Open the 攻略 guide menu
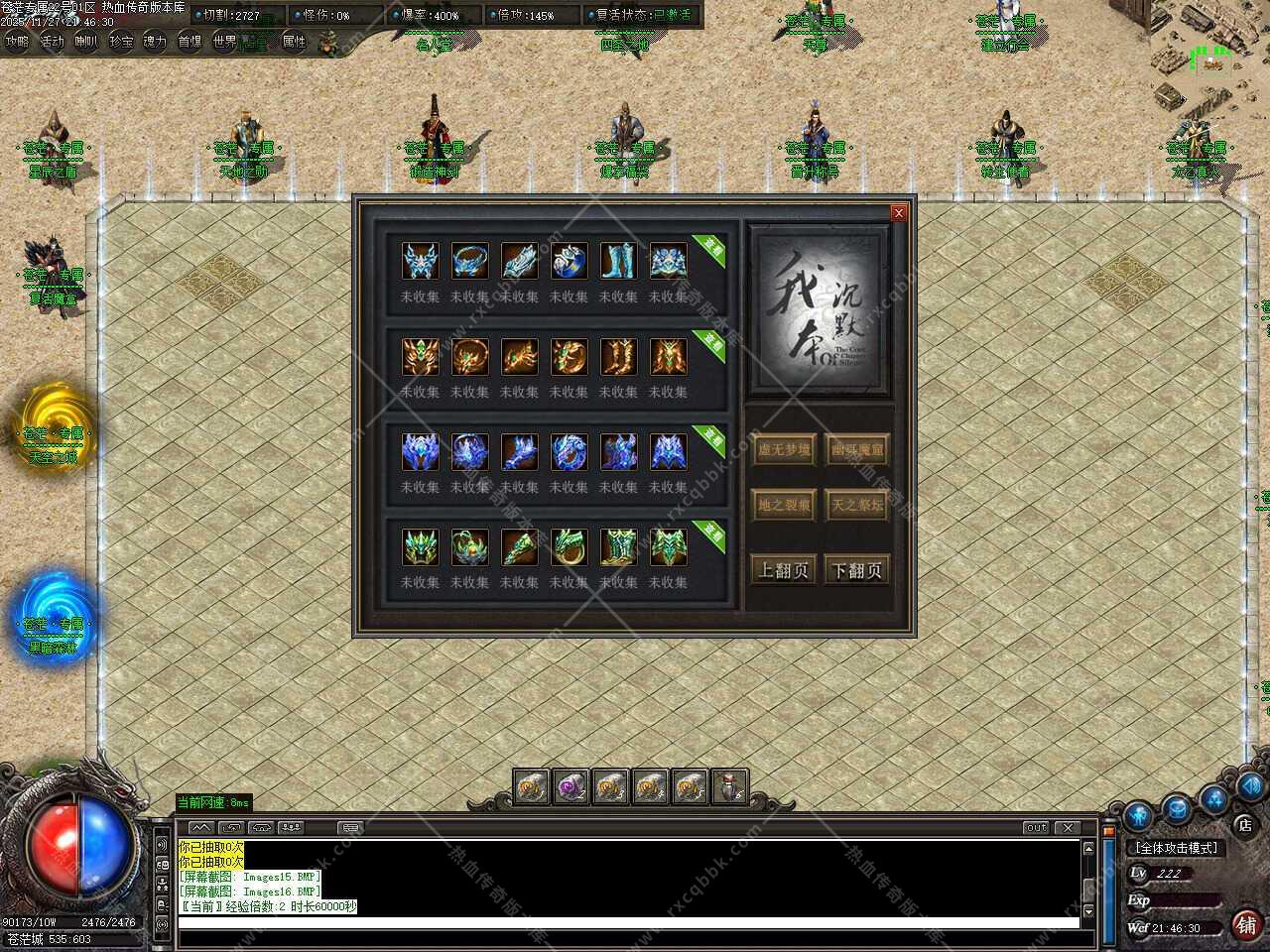This screenshot has width=1270, height=952. [17, 42]
